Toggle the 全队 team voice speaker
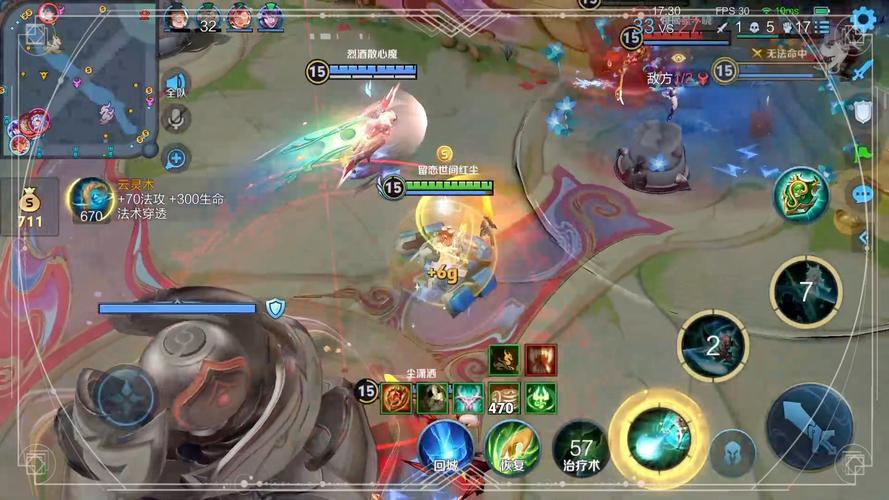889x500 pixels. coord(176,84)
